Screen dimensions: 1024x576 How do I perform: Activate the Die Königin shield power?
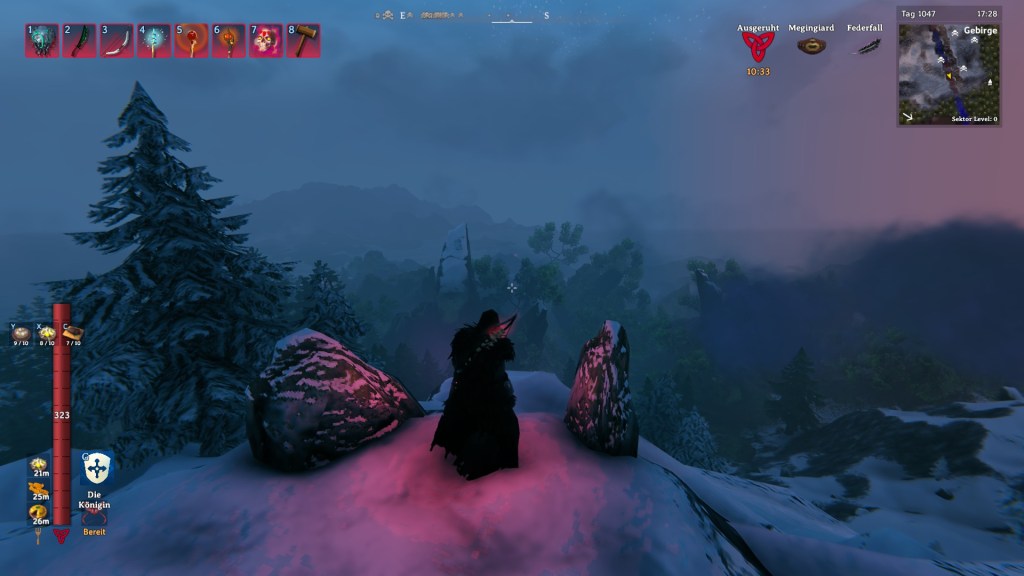pos(96,468)
